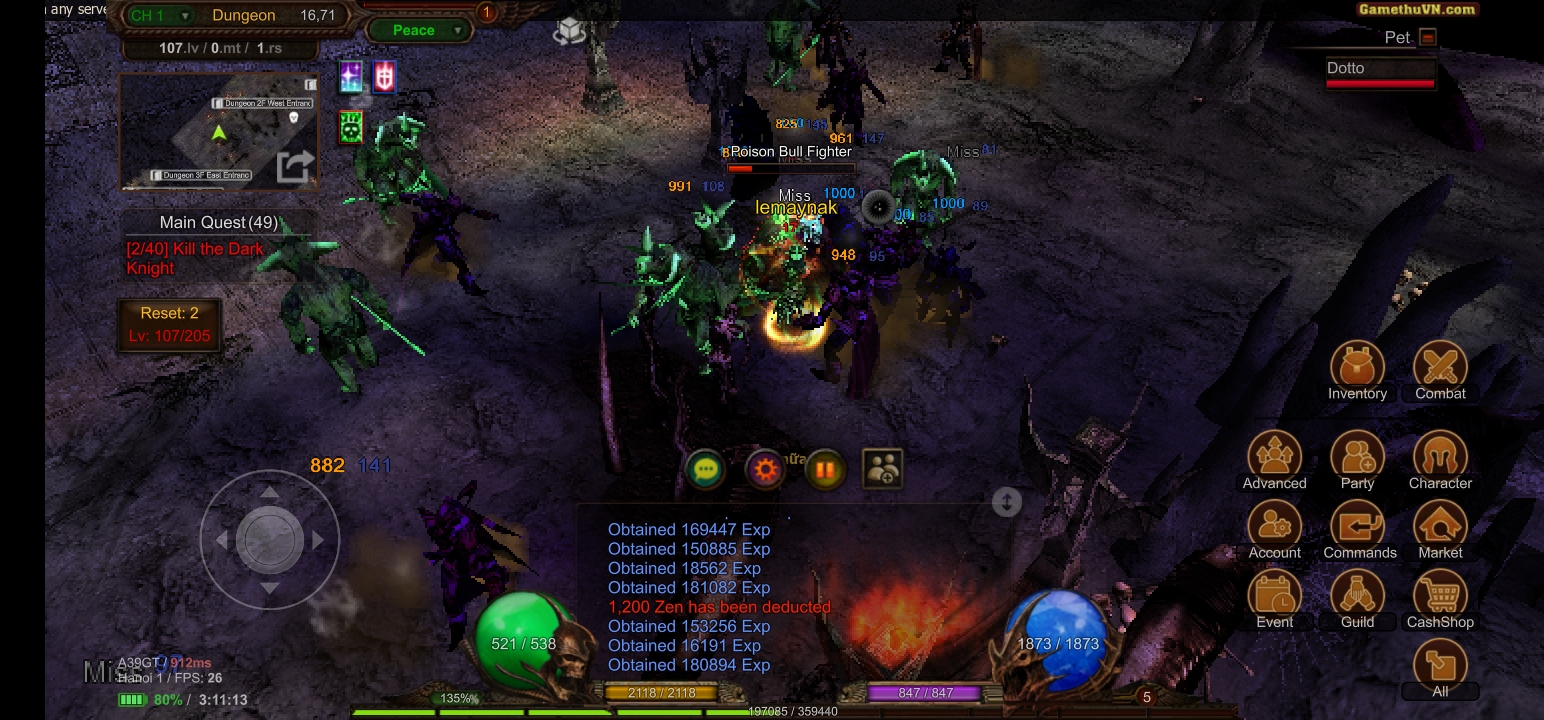The width and height of the screenshot is (1544, 720).
Task: Open the Inventory backpack
Action: (x=1357, y=368)
